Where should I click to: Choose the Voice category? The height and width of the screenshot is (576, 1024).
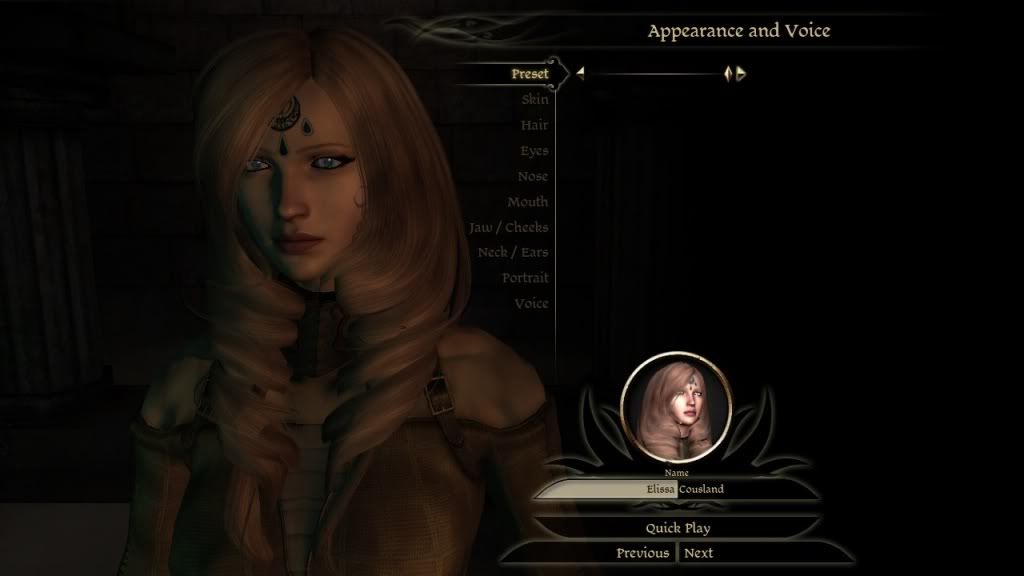(x=531, y=303)
